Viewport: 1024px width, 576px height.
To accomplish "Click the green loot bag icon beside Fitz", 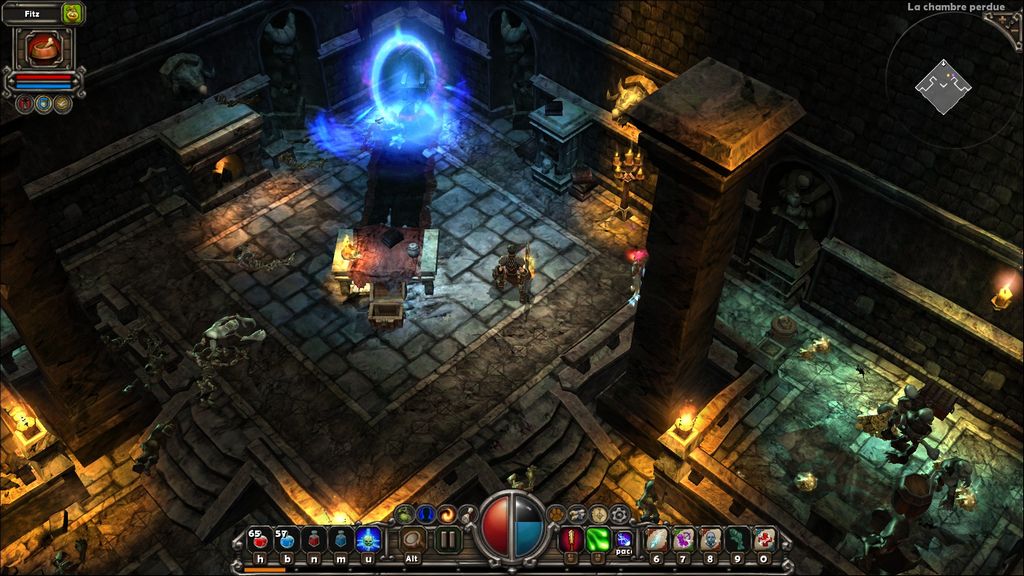I will pos(72,14).
